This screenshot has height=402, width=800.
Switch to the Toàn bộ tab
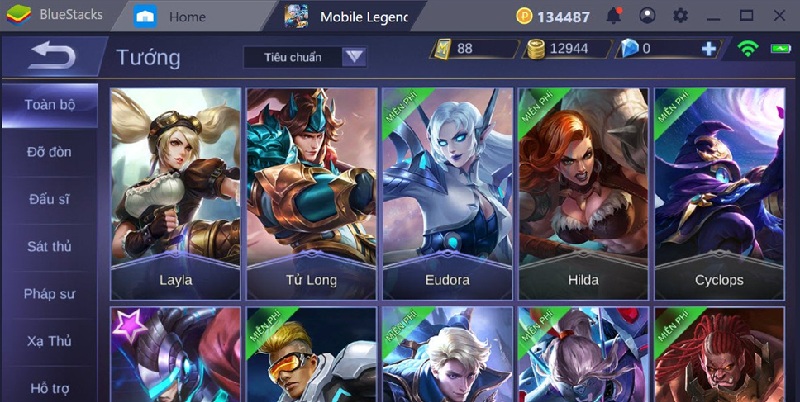coord(48,104)
